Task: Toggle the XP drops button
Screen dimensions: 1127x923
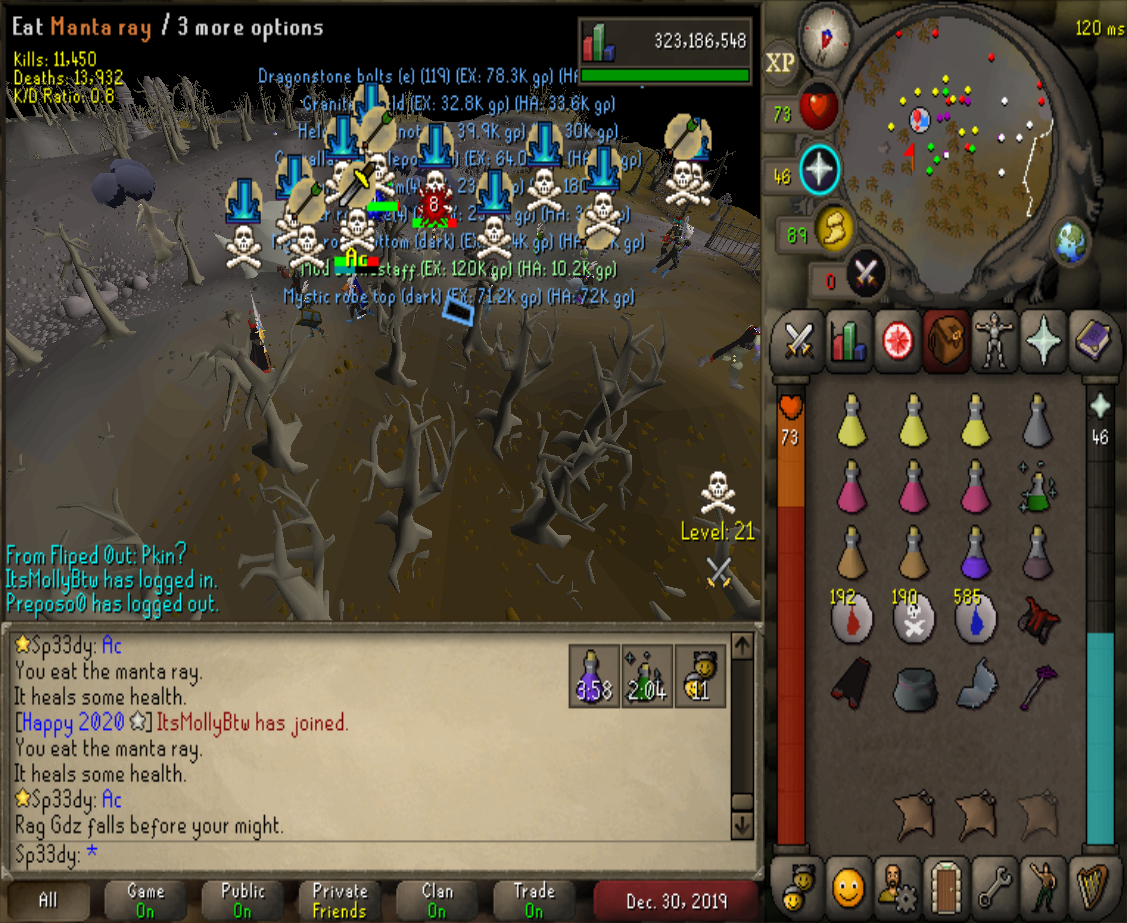Action: click(x=780, y=63)
